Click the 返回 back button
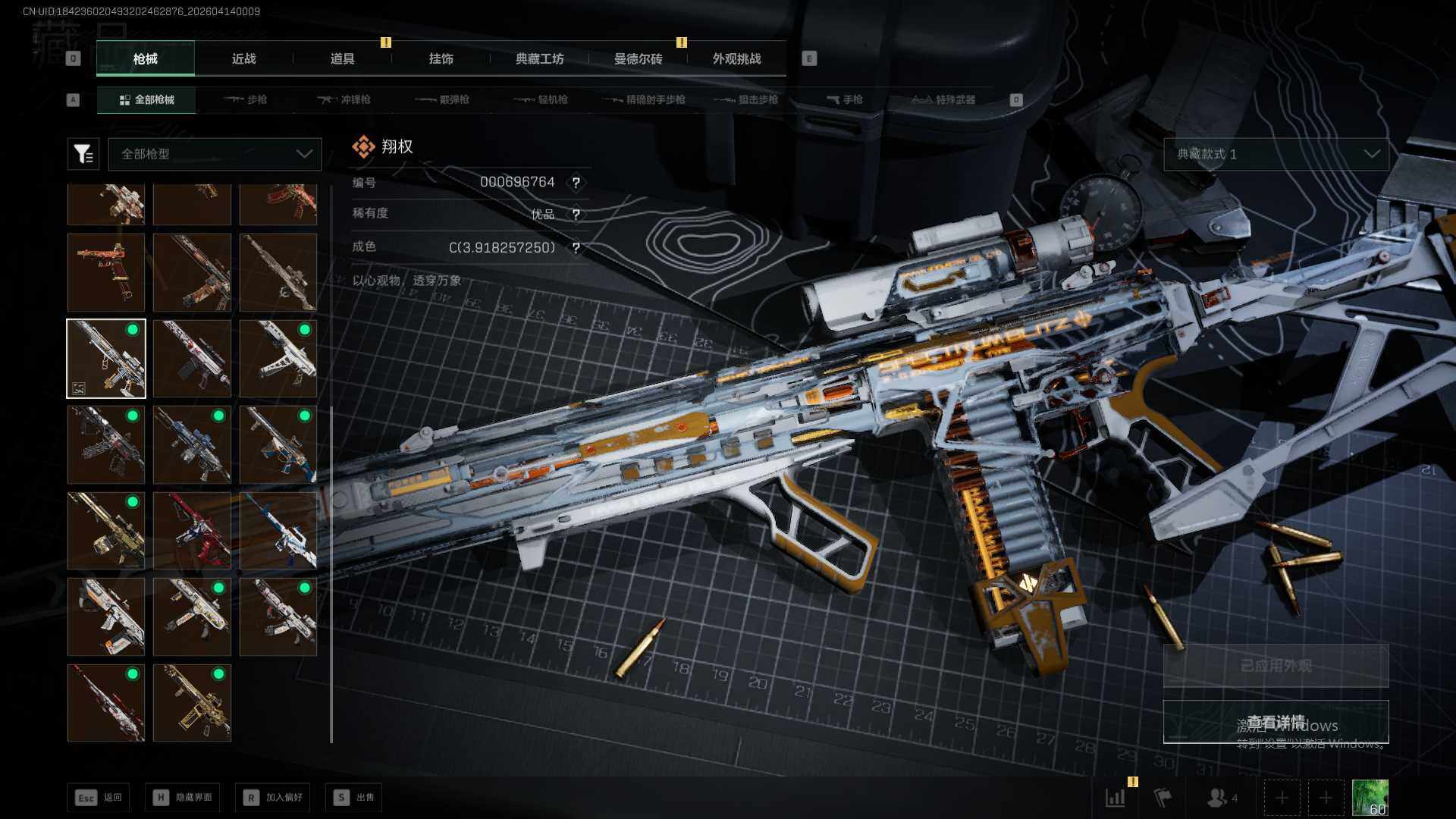The height and width of the screenshot is (819, 1456). coord(98,797)
